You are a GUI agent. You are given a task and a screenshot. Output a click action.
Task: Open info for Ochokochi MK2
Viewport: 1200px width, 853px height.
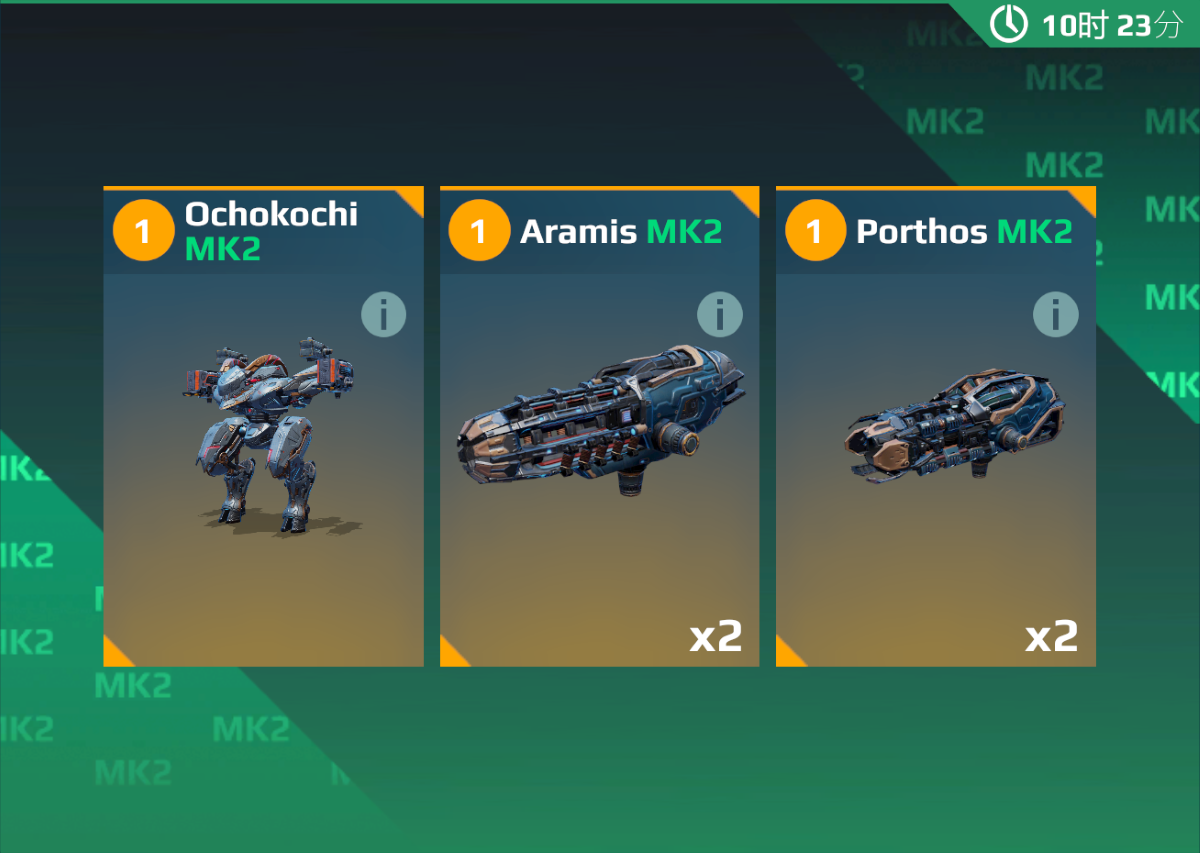pos(383,316)
